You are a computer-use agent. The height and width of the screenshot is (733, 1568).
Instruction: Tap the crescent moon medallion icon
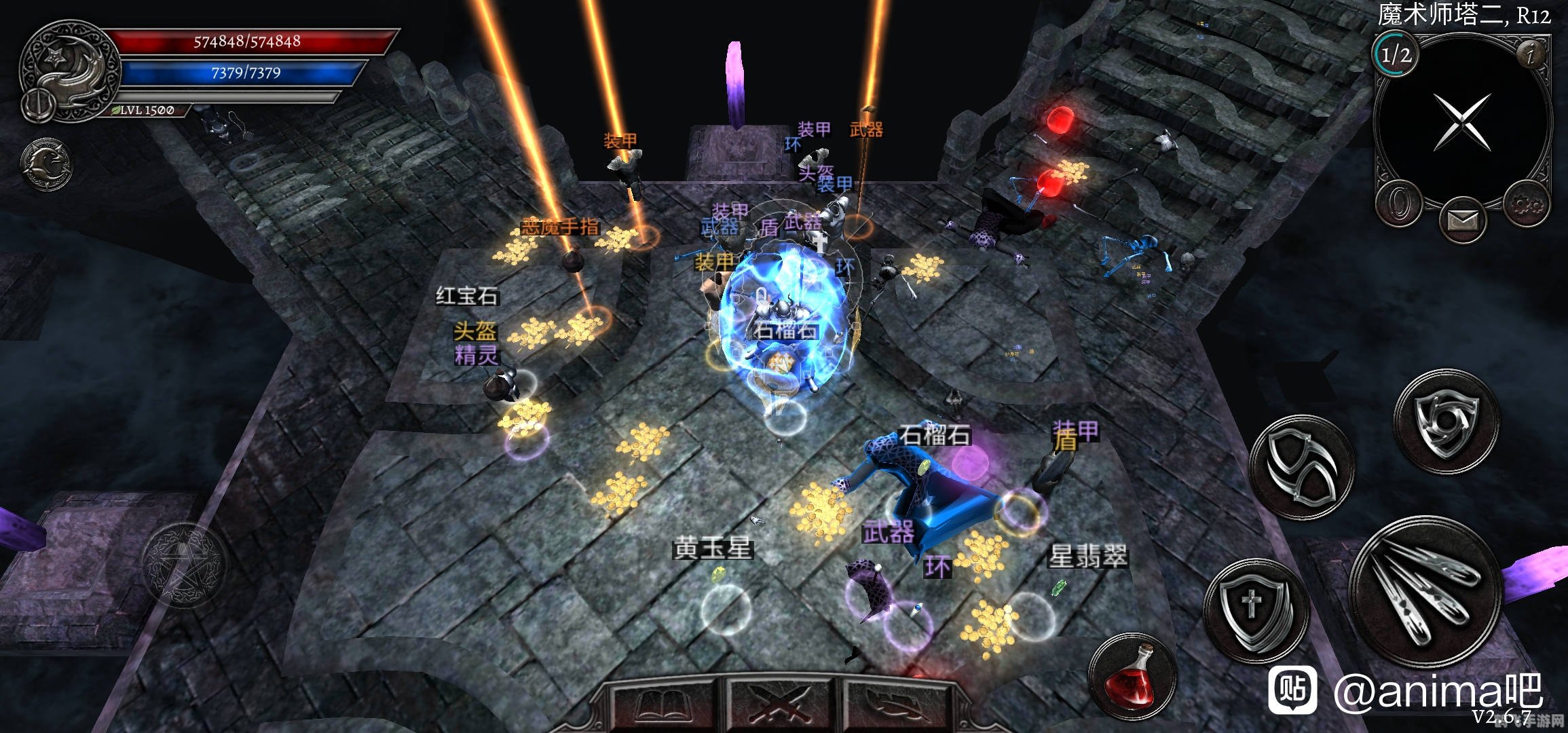[46, 165]
